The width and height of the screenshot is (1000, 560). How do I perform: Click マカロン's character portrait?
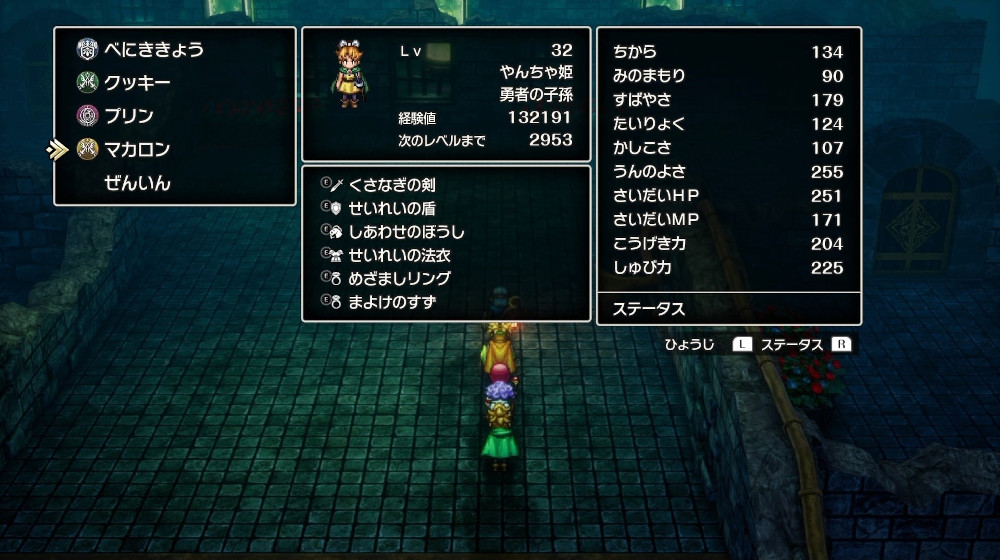click(349, 74)
